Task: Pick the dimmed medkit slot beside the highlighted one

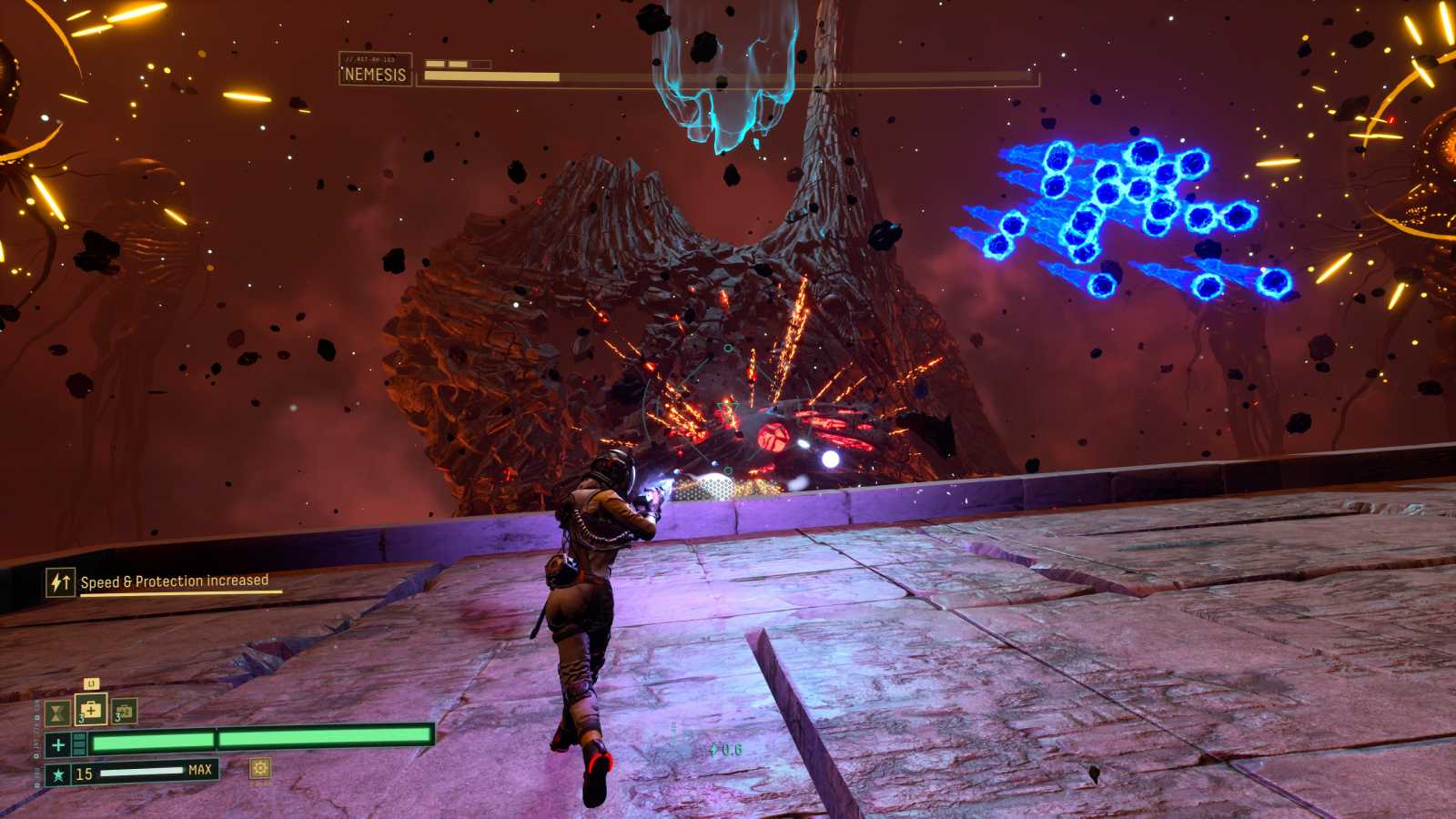Action: click(x=124, y=712)
